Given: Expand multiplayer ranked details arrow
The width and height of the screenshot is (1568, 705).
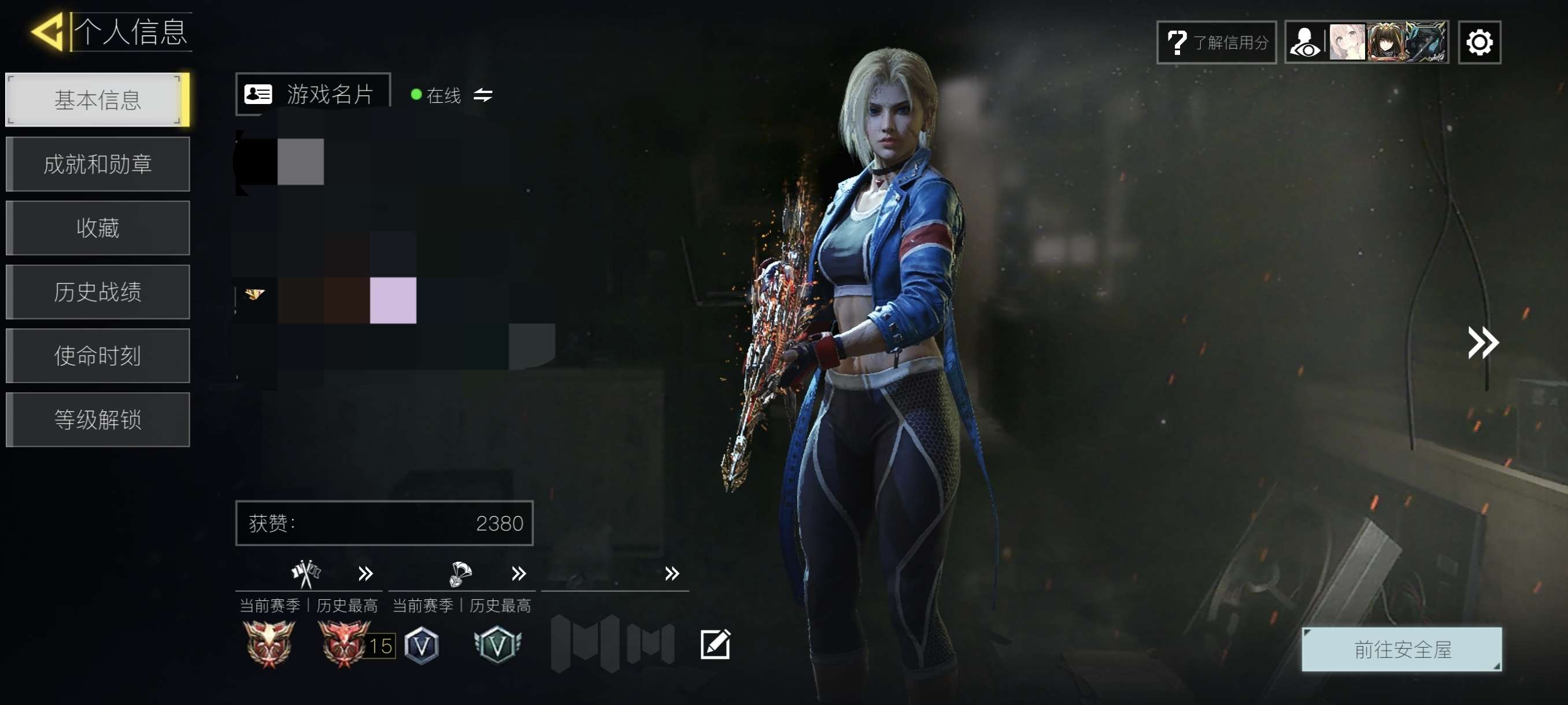Looking at the screenshot, I should 365,573.
